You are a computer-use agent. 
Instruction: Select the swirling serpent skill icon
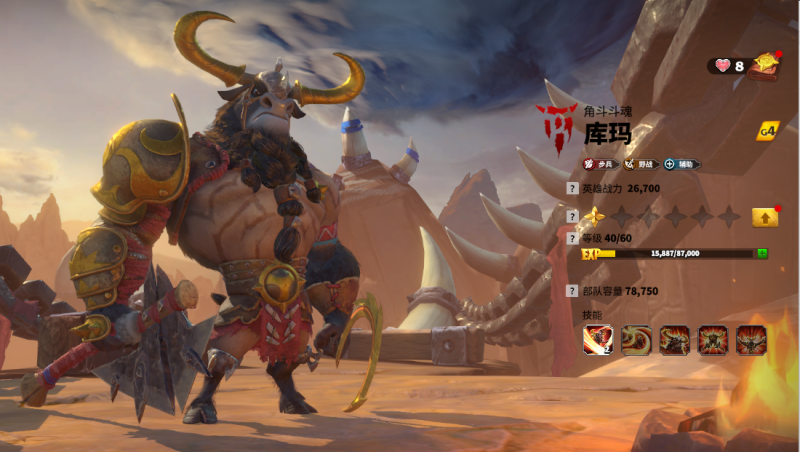point(636,340)
